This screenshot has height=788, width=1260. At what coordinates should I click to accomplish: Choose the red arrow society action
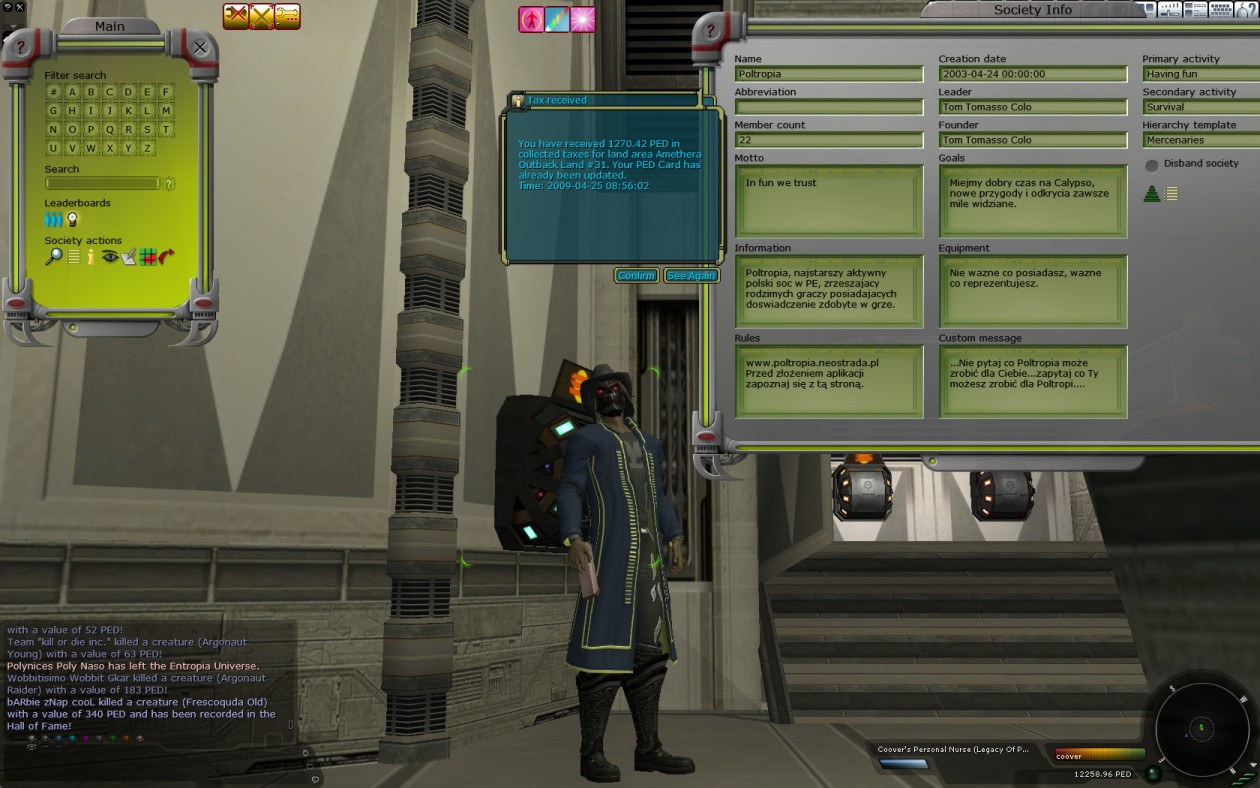[x=166, y=257]
